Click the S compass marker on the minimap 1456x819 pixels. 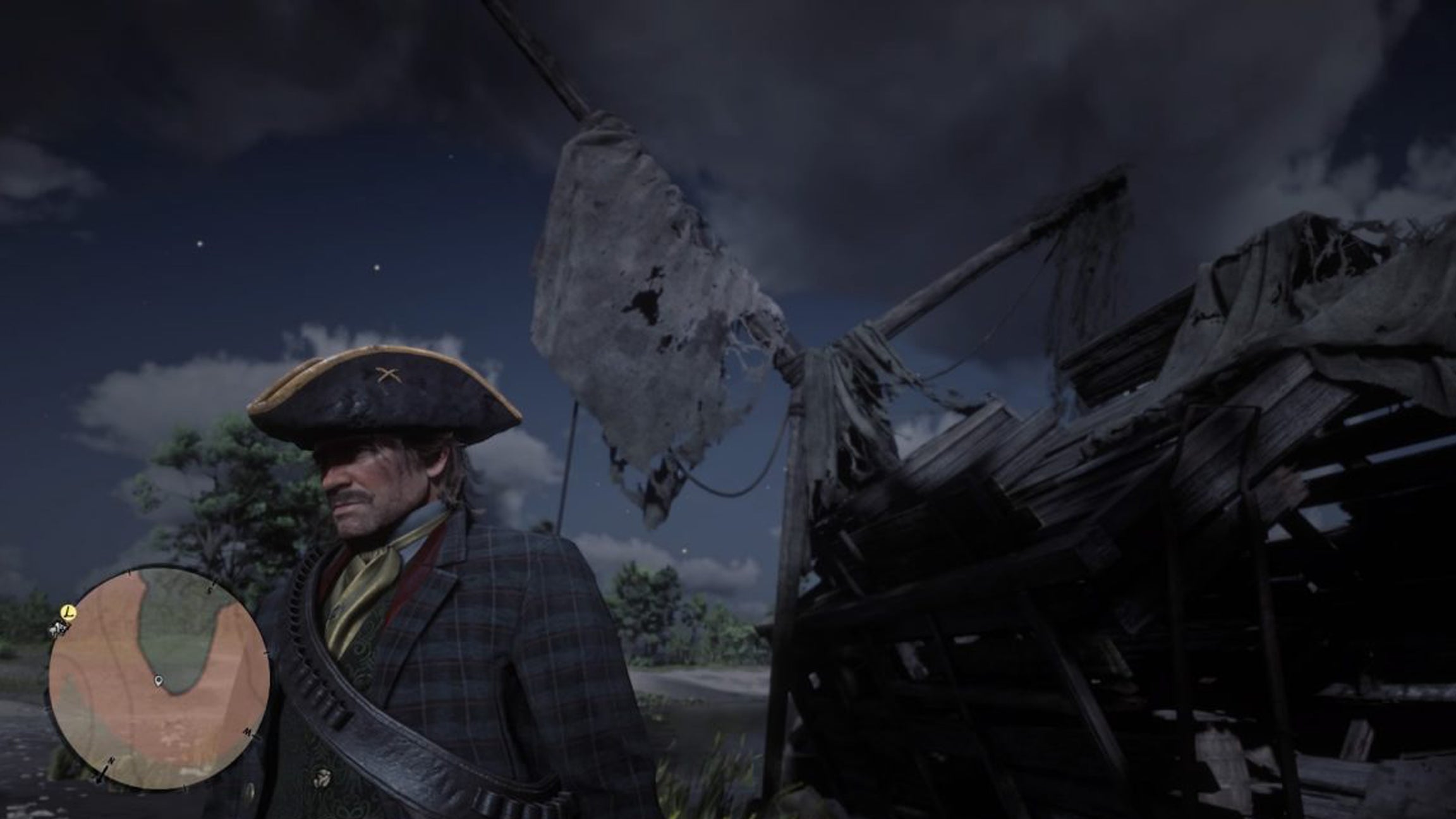tap(209, 590)
